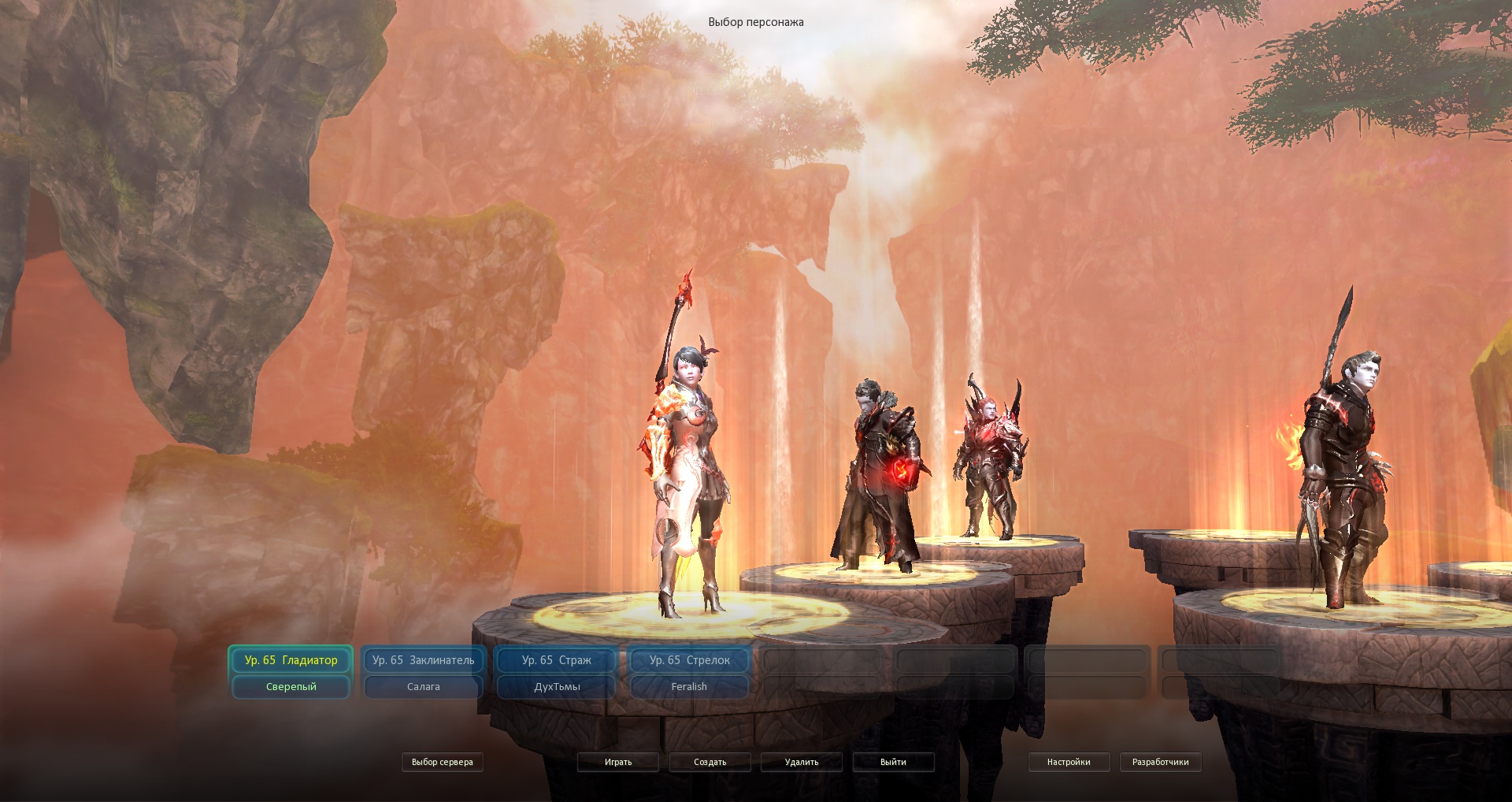Viewport: 1512px width, 802px height.
Task: Open the Настройки settings menu
Action: 1069,762
